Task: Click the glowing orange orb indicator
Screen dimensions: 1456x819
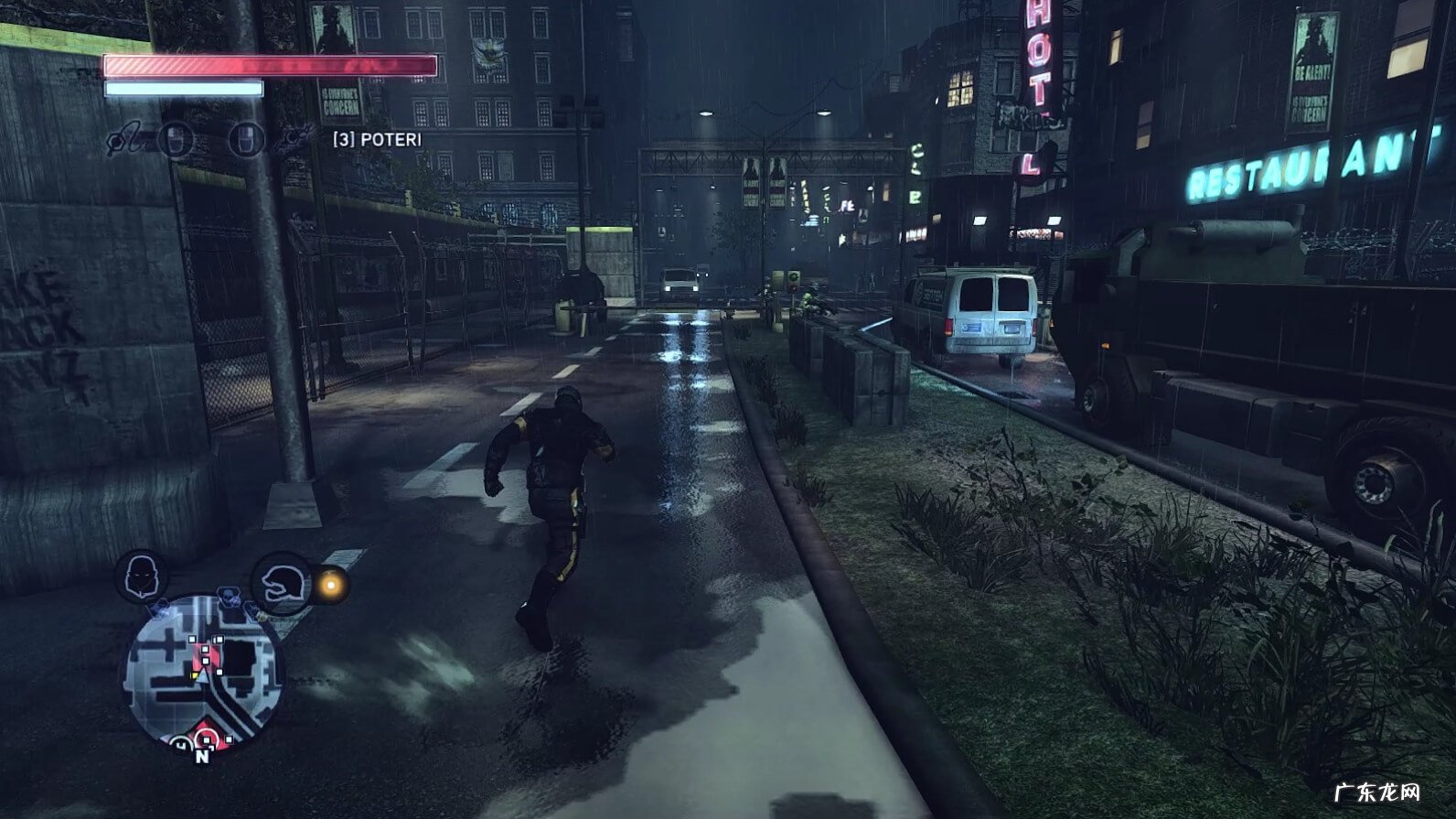Action: [x=331, y=584]
